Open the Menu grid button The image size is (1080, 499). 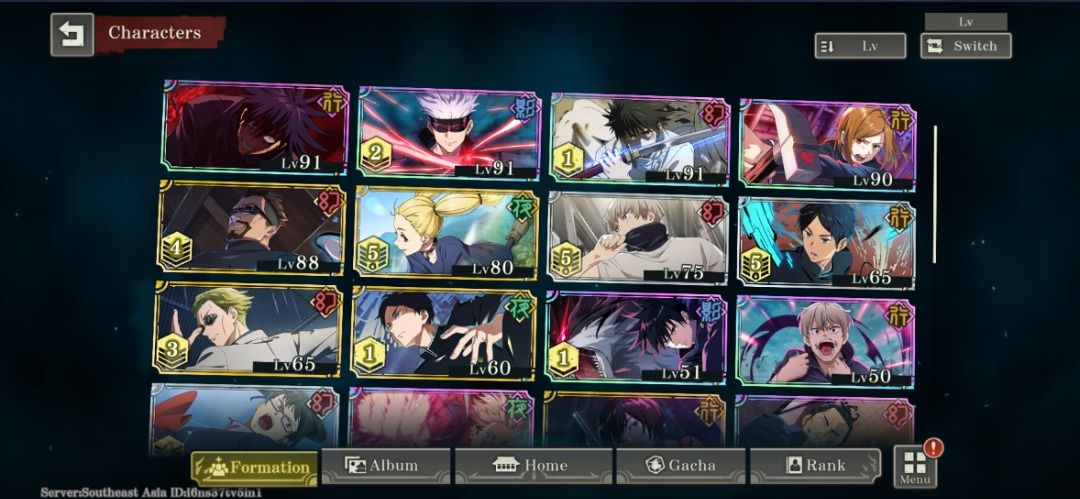point(915,467)
